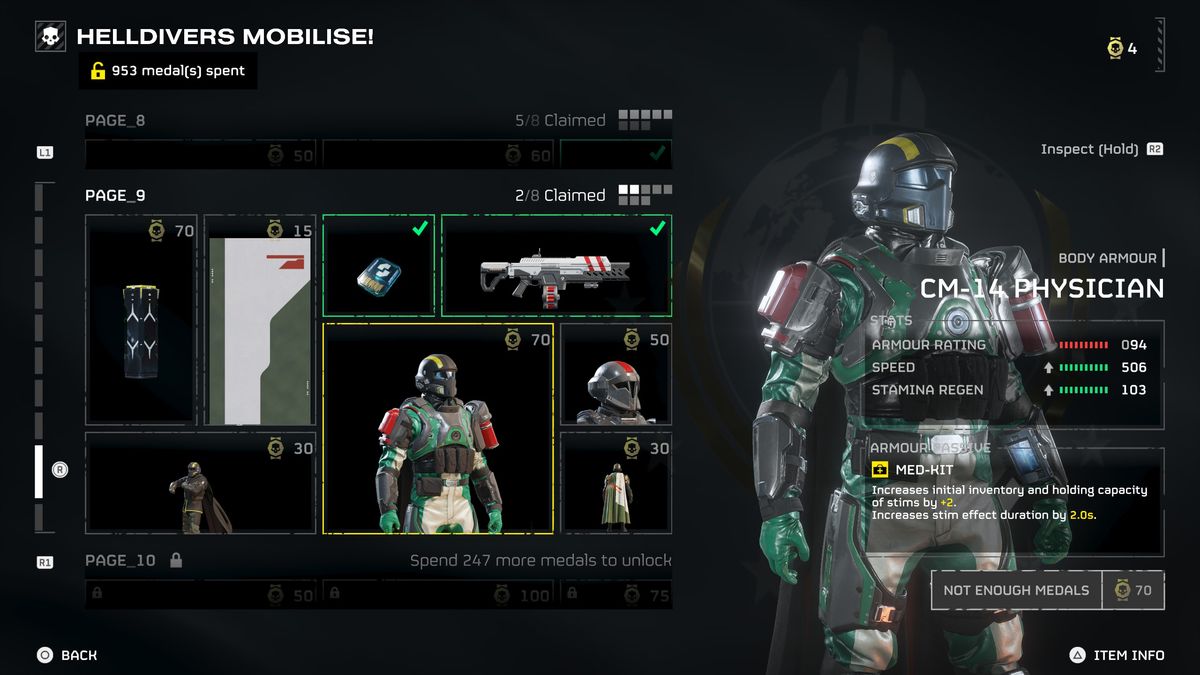The height and width of the screenshot is (675, 1200).
Task: Select the emote figure tile costing 30
Action: (199, 483)
